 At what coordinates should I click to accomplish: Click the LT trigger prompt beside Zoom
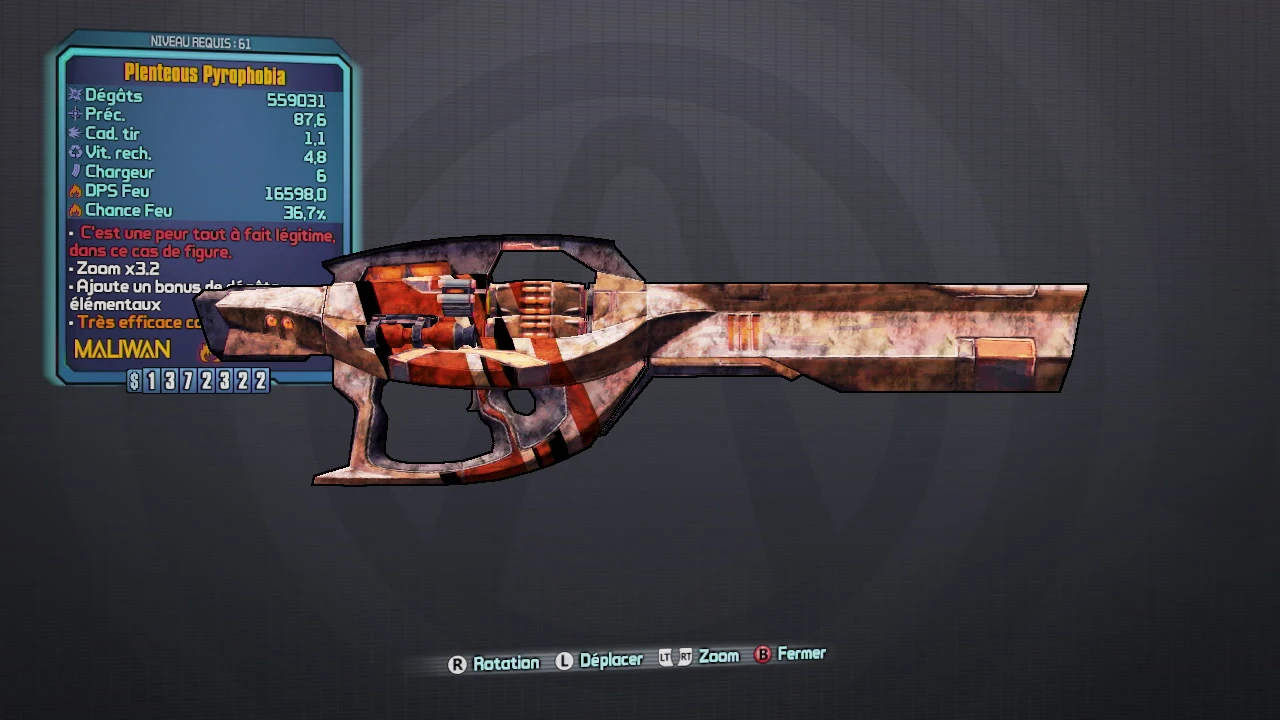point(665,657)
